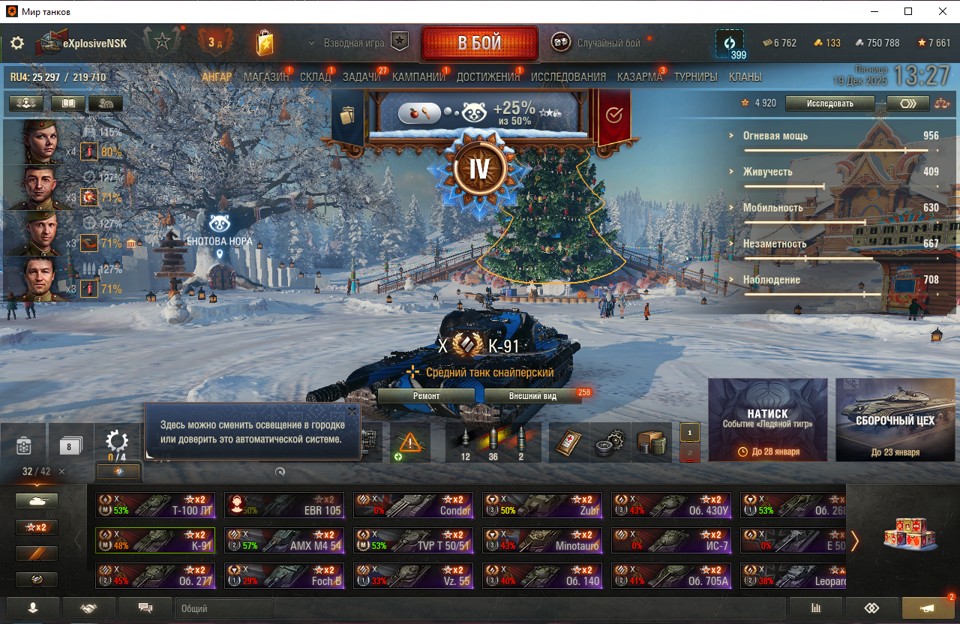This screenshot has width=960, height=624.
Task: Open the Казарма tab
Action: coord(639,77)
